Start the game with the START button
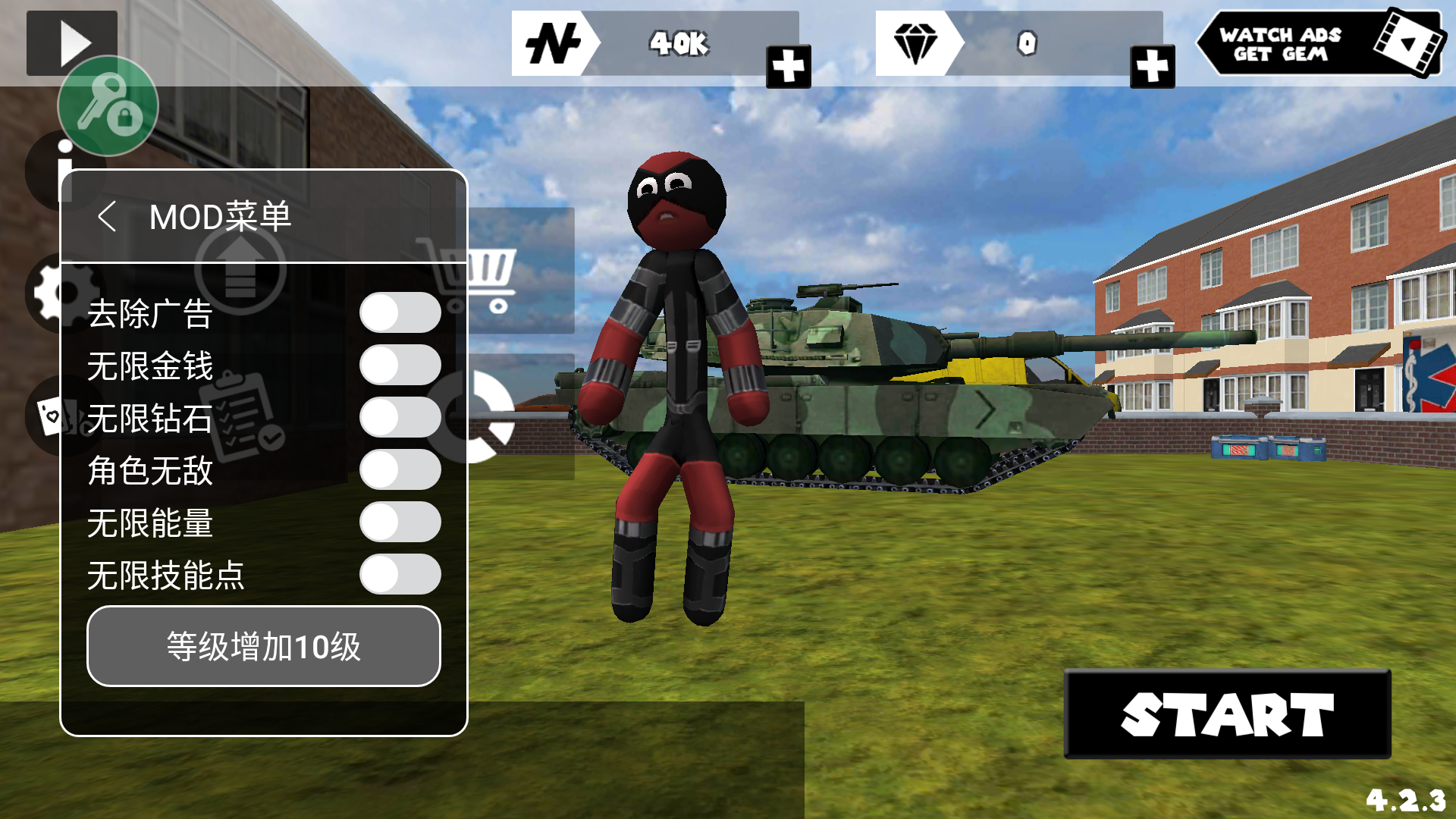This screenshot has width=1456, height=819. coord(1227,714)
